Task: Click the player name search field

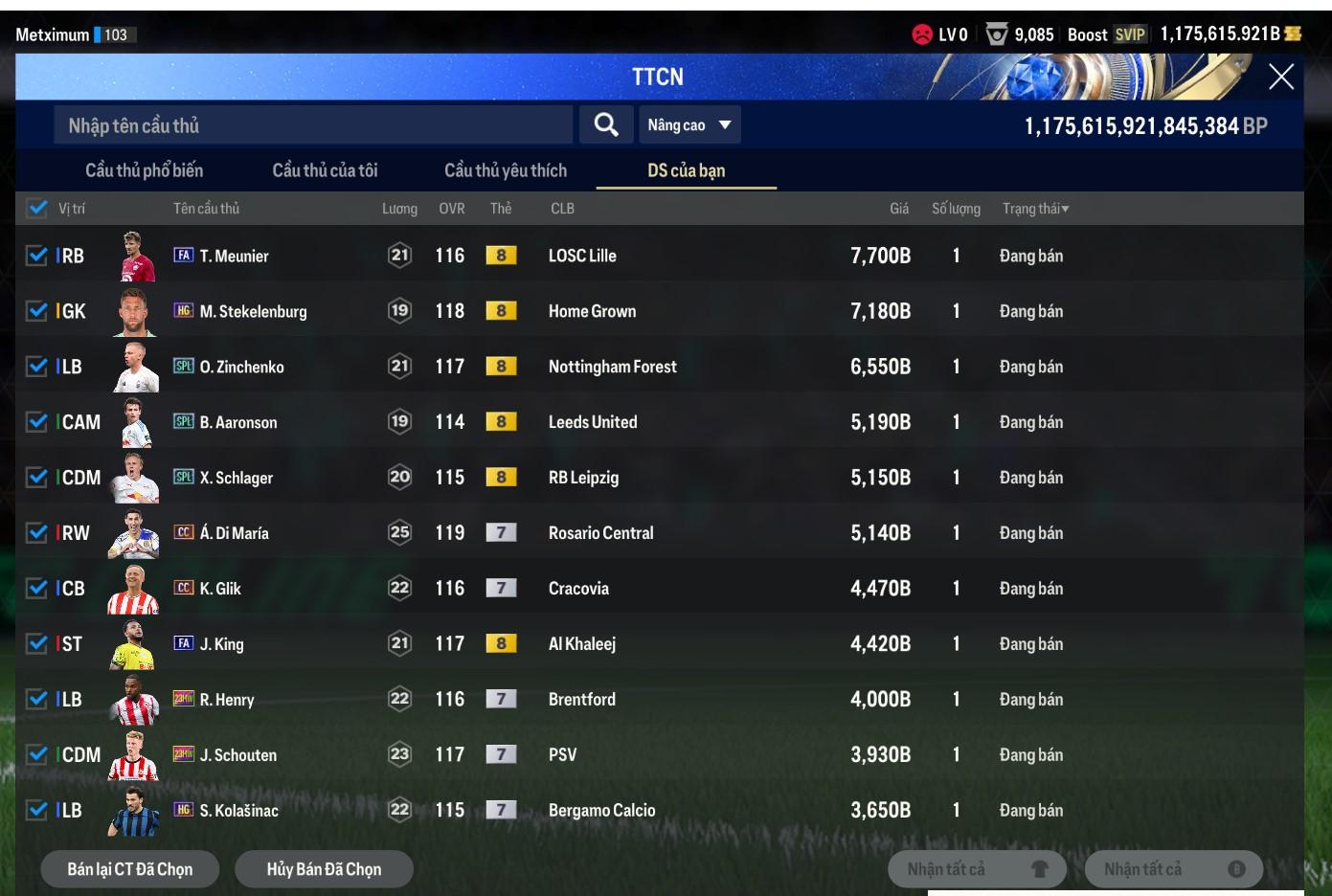Action: [x=312, y=125]
